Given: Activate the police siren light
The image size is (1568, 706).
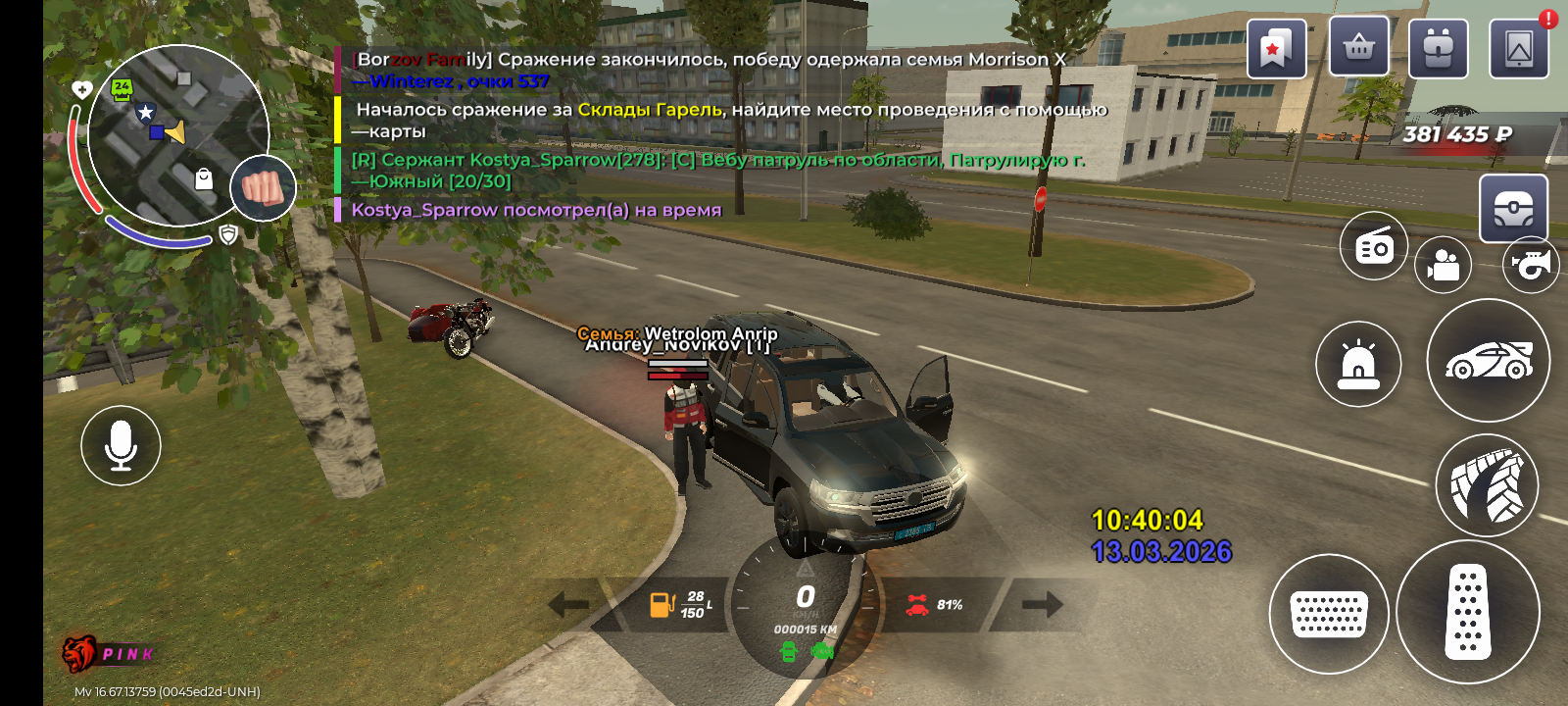Looking at the screenshot, I should [1358, 364].
